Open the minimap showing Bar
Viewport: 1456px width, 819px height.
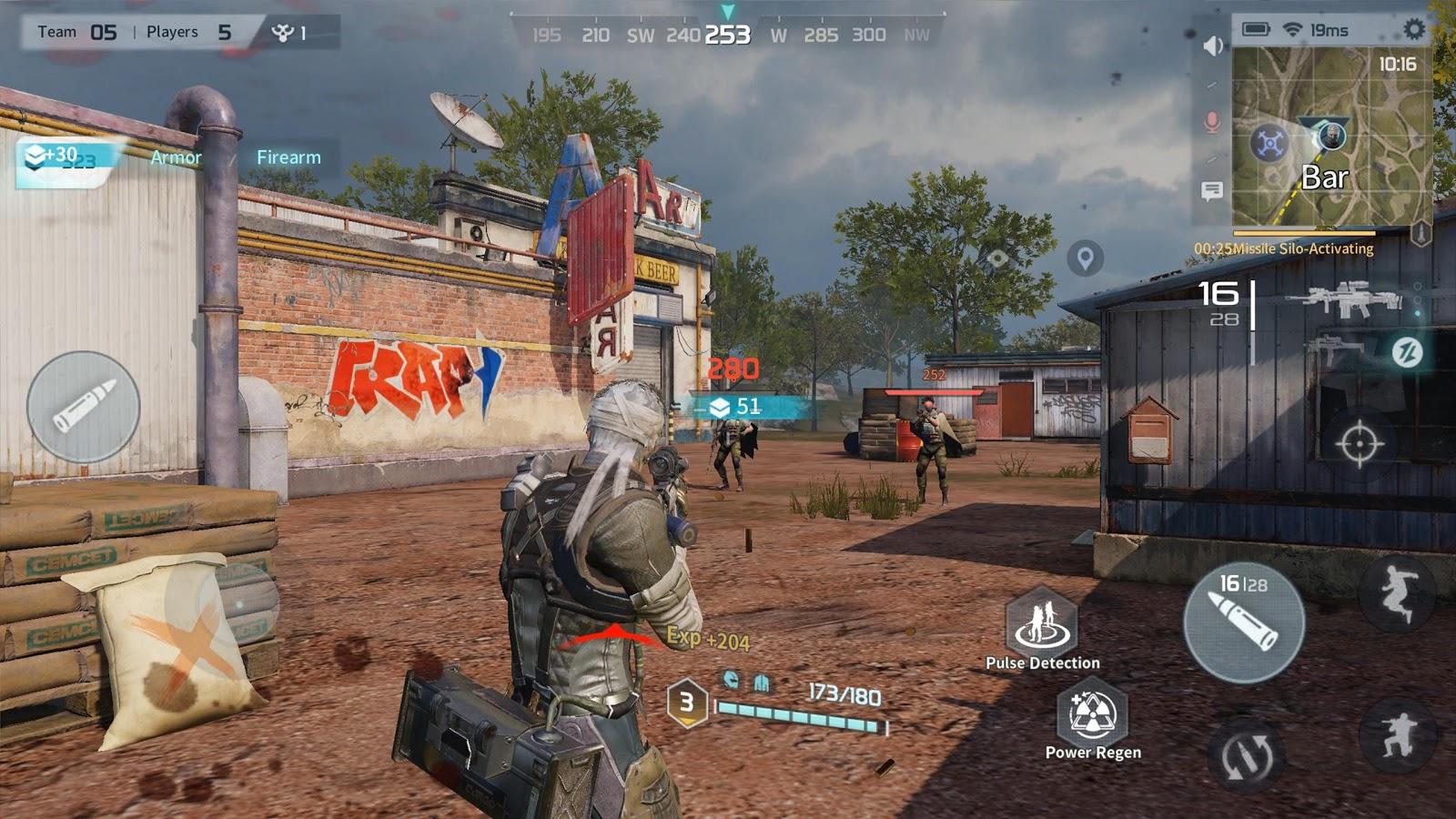(1331, 136)
